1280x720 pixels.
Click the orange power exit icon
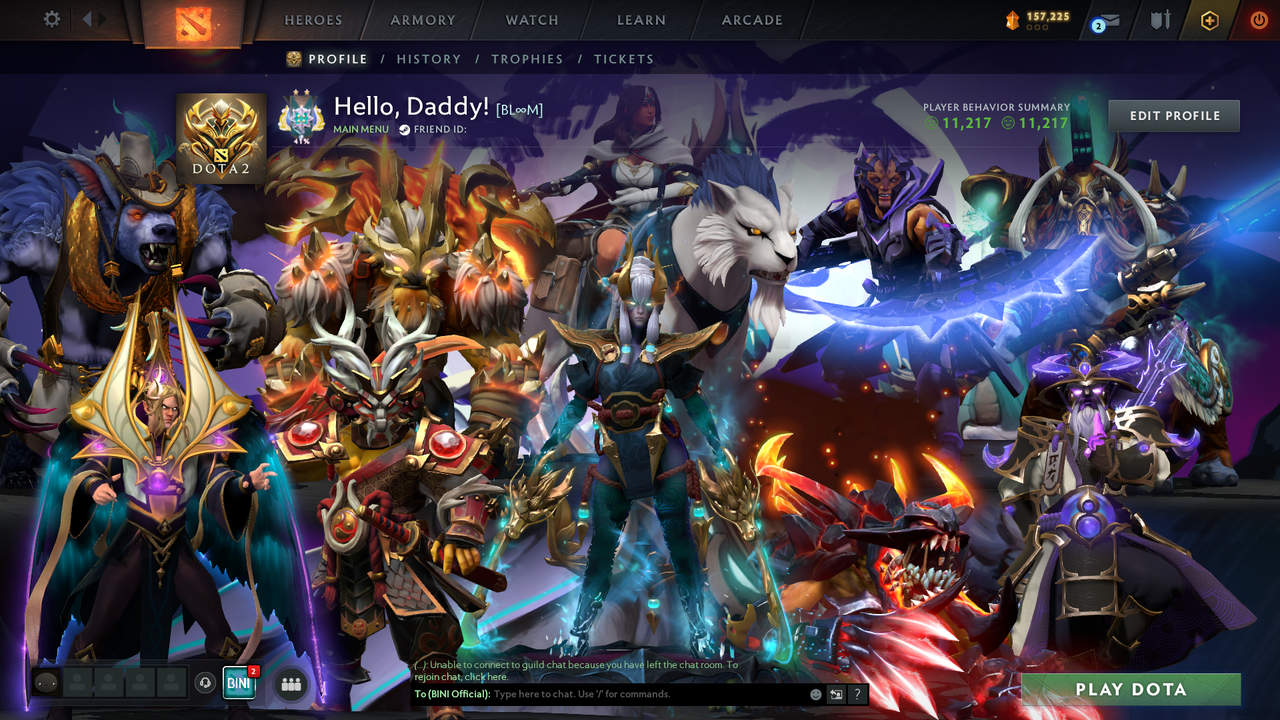pyautogui.click(x=1258, y=18)
